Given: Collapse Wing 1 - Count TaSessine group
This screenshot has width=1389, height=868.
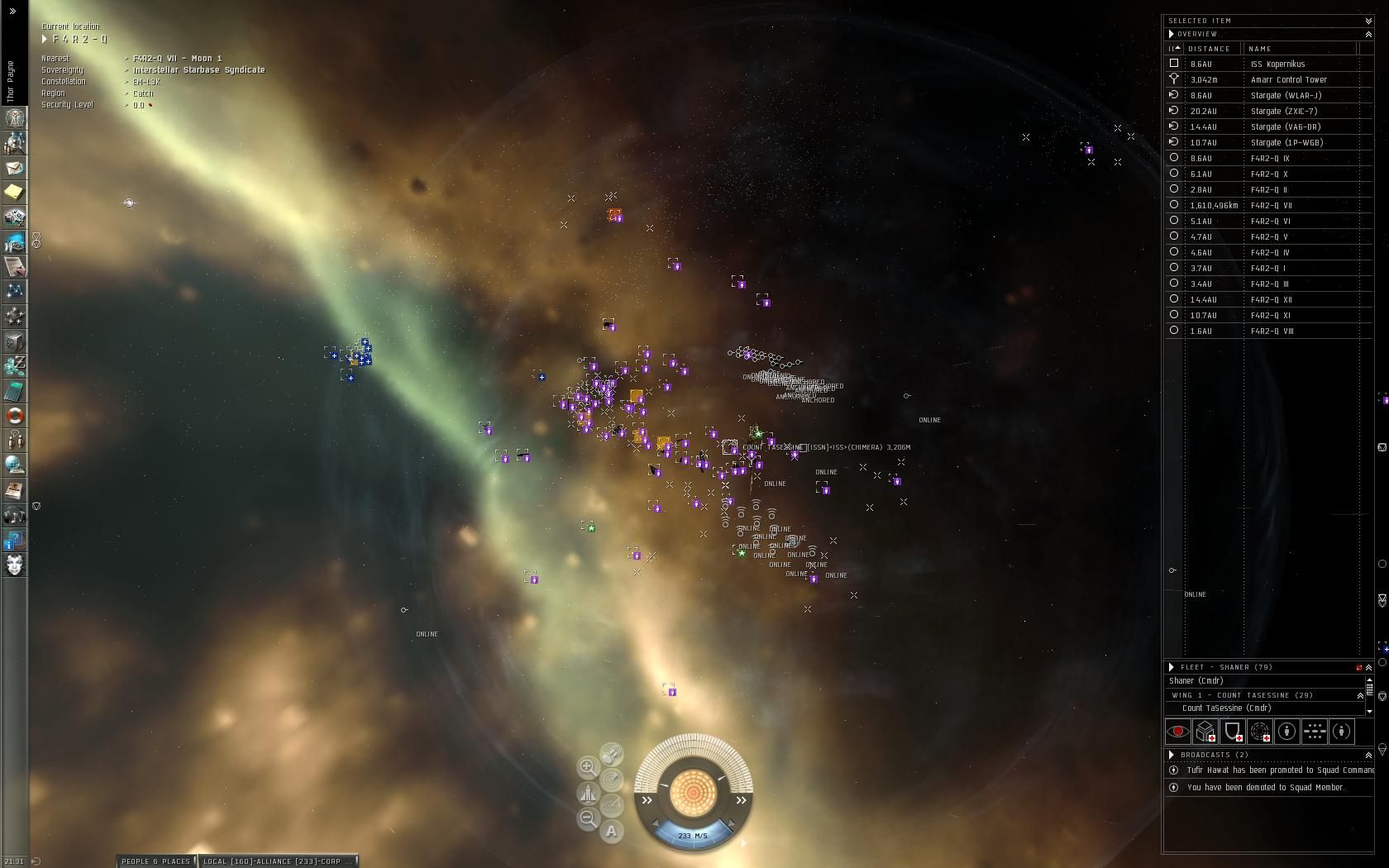Looking at the screenshot, I should (1360, 695).
